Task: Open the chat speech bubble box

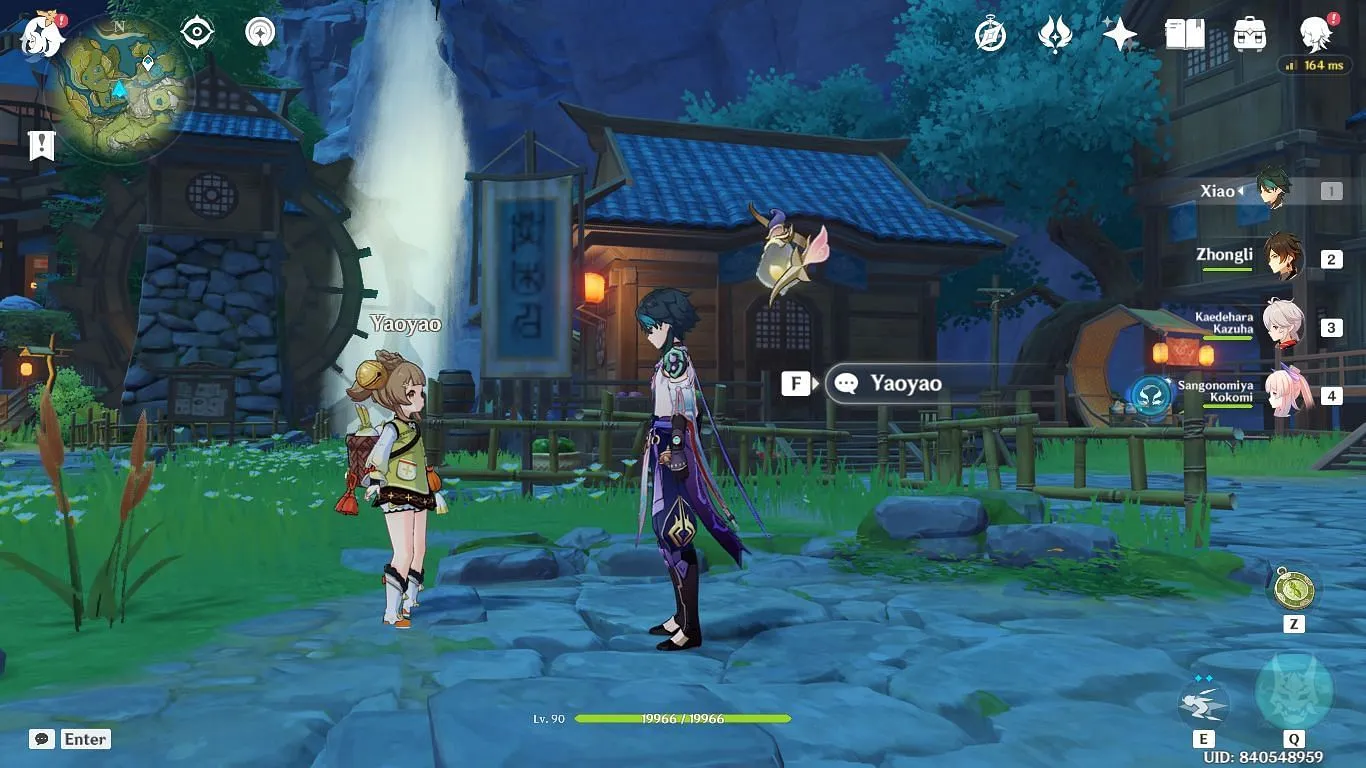Action: (42, 739)
